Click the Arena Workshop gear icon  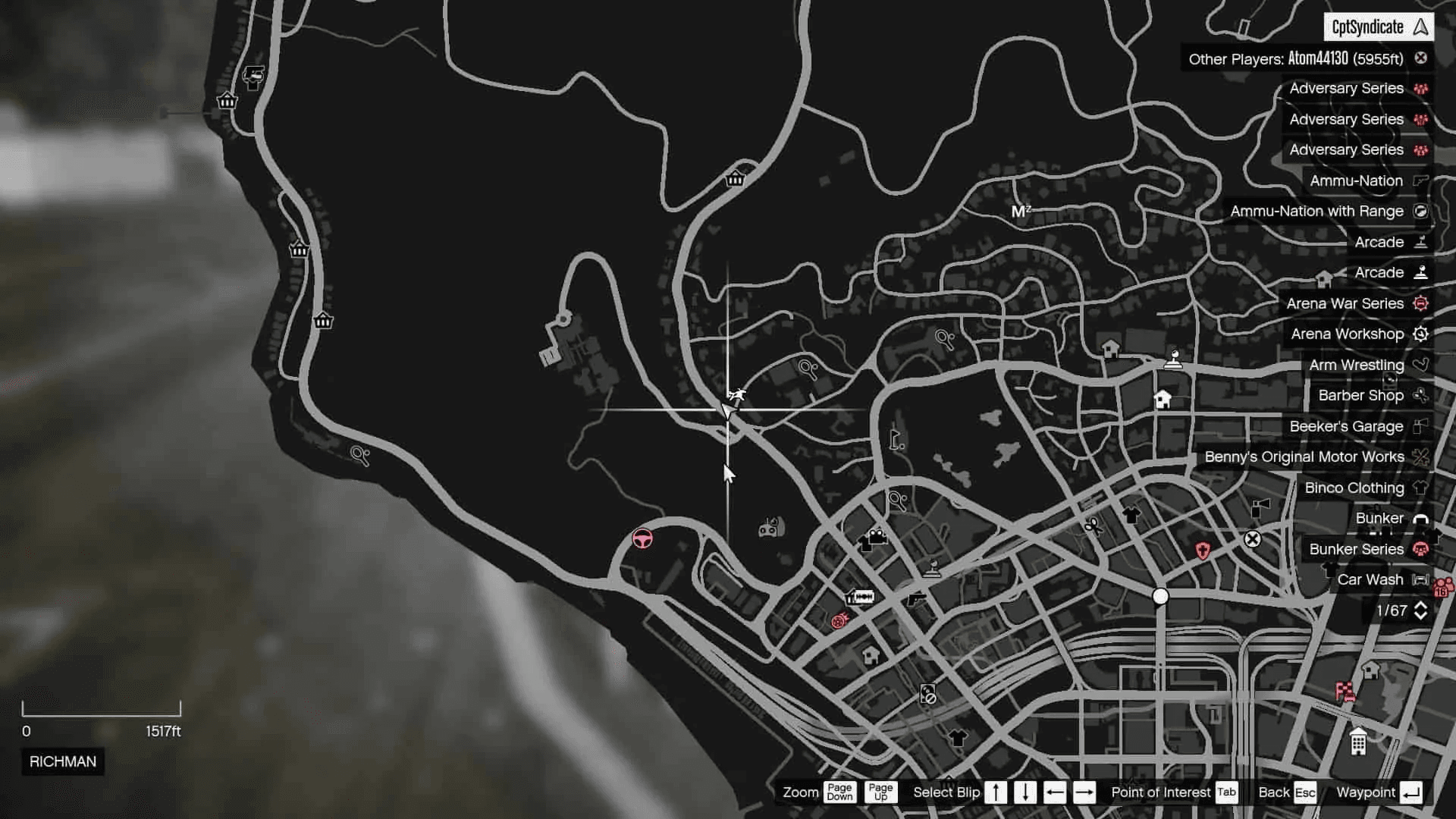tap(1421, 334)
